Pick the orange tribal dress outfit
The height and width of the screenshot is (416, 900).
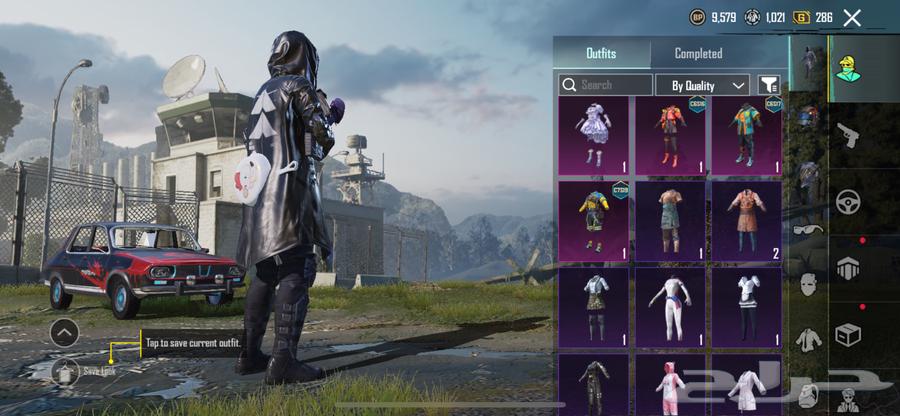(747, 220)
